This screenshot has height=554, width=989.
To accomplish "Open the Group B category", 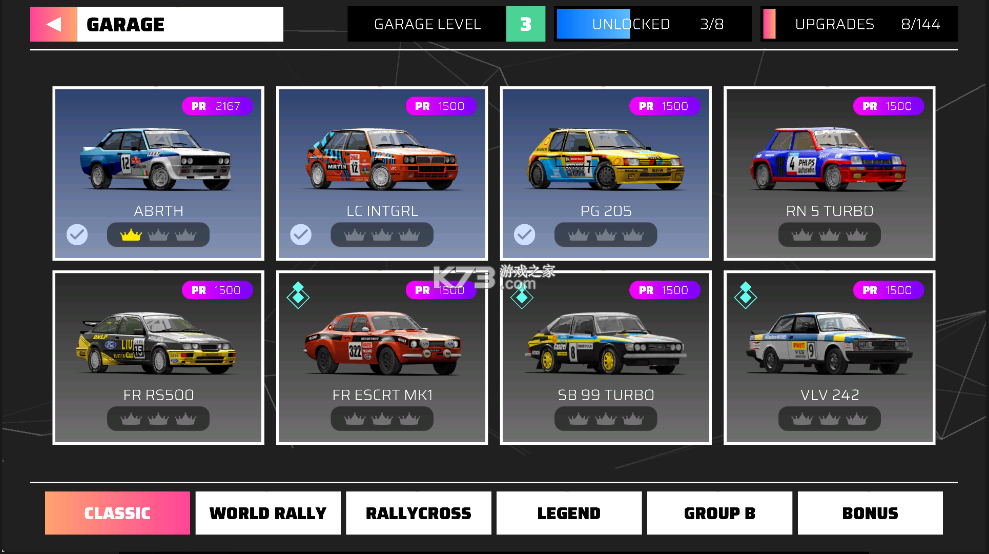I will [x=719, y=513].
